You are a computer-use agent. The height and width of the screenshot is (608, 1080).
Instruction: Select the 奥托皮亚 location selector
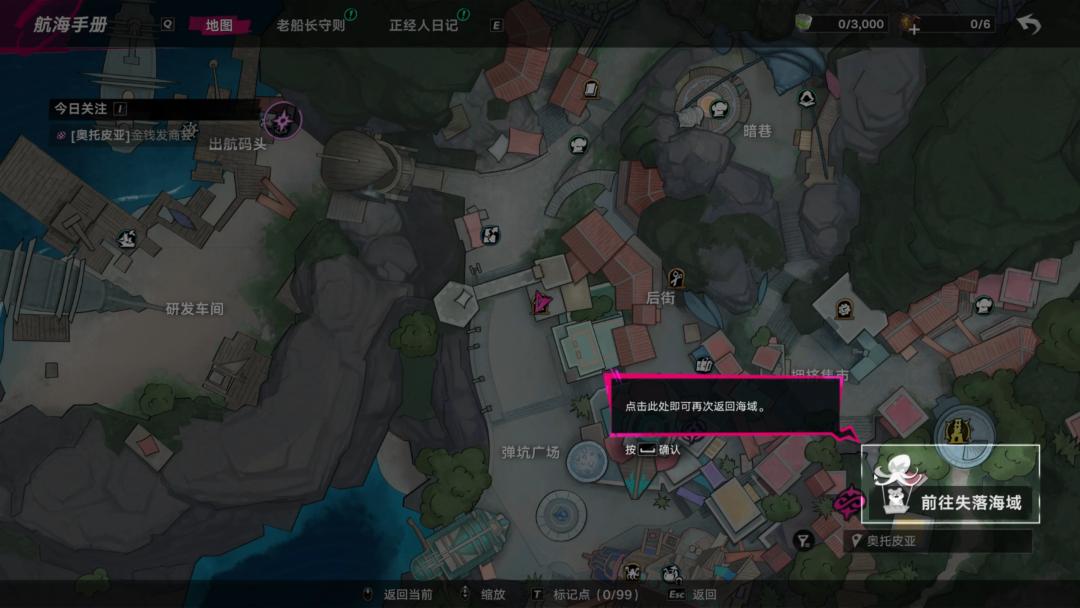click(938, 542)
